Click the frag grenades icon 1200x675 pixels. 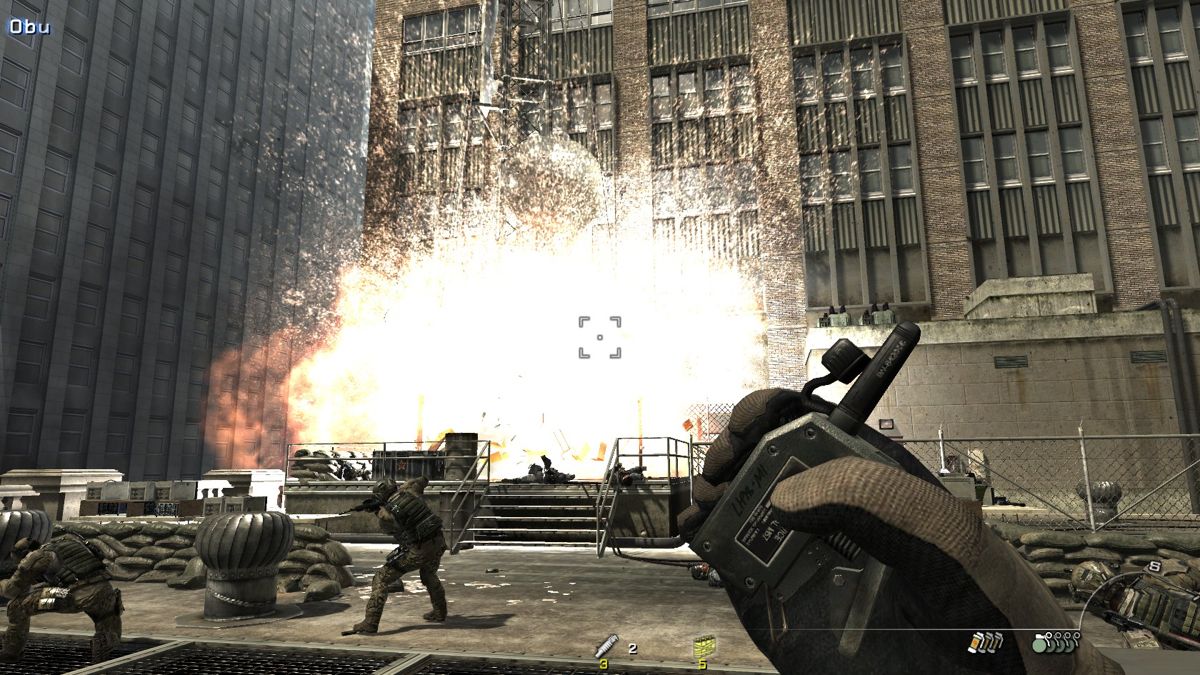[1055, 643]
